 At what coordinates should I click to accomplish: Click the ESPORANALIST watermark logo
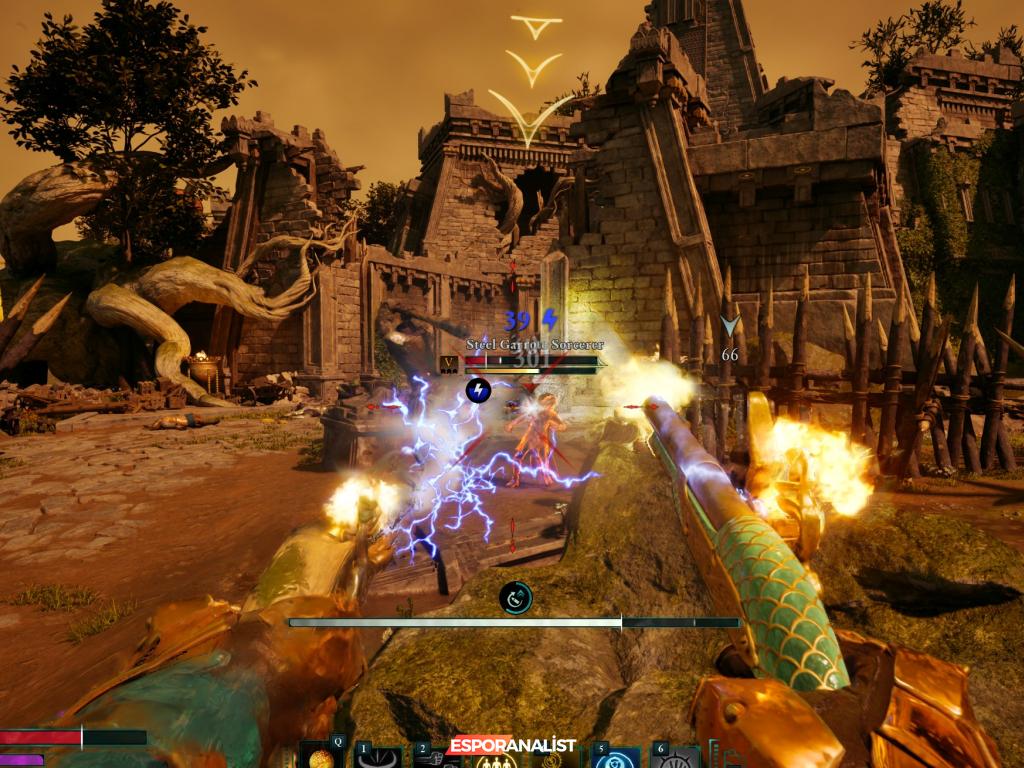click(x=512, y=745)
